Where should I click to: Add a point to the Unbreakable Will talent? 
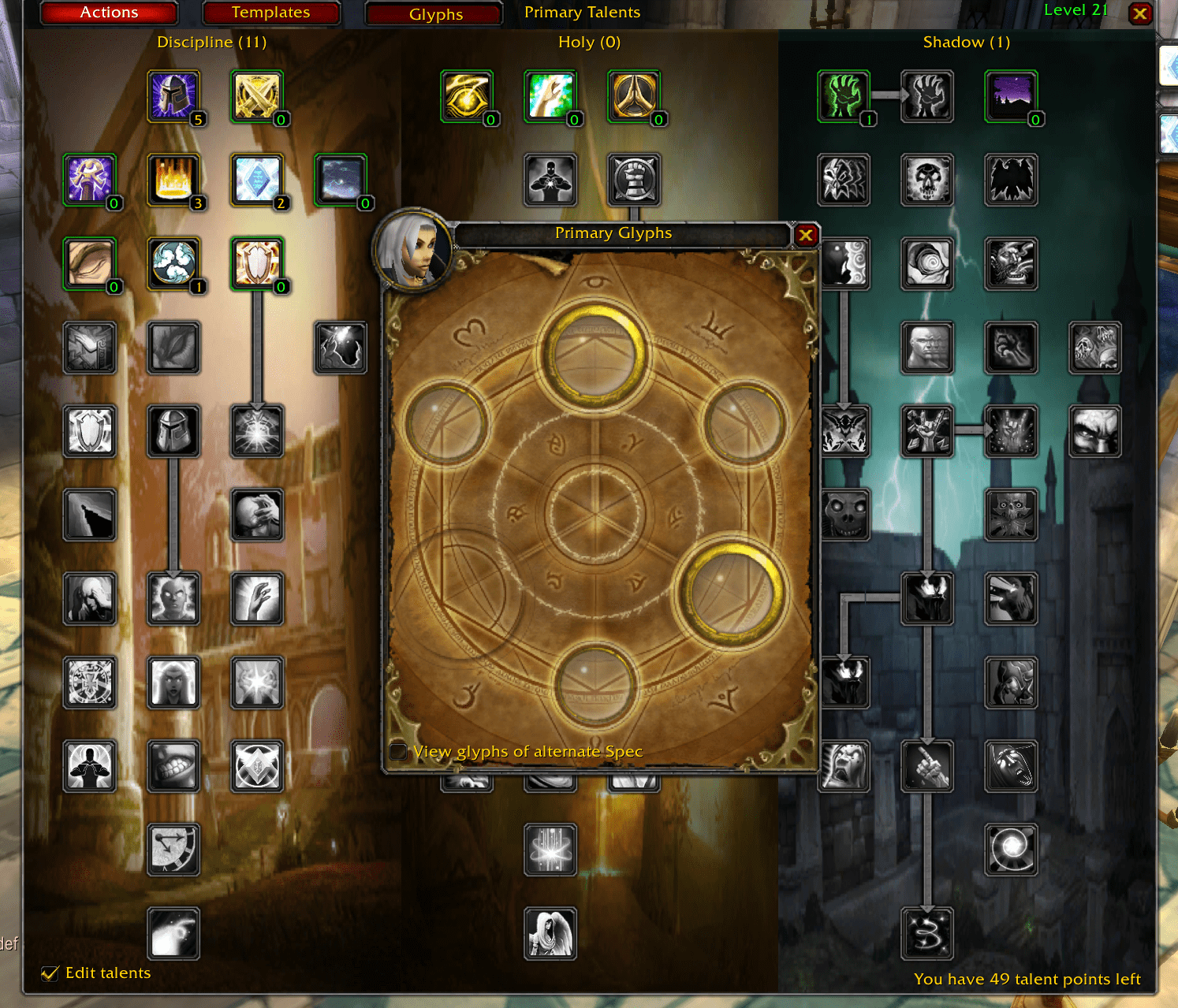(x=173, y=97)
